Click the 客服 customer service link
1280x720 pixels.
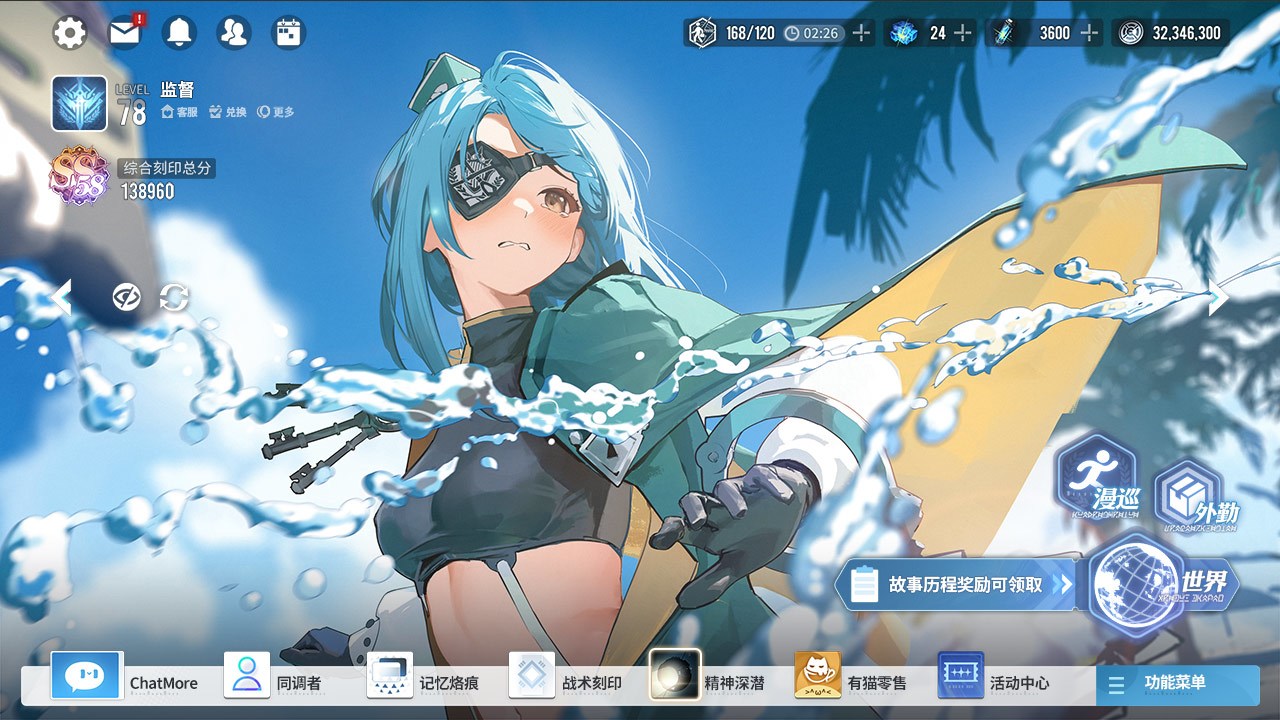(179, 113)
